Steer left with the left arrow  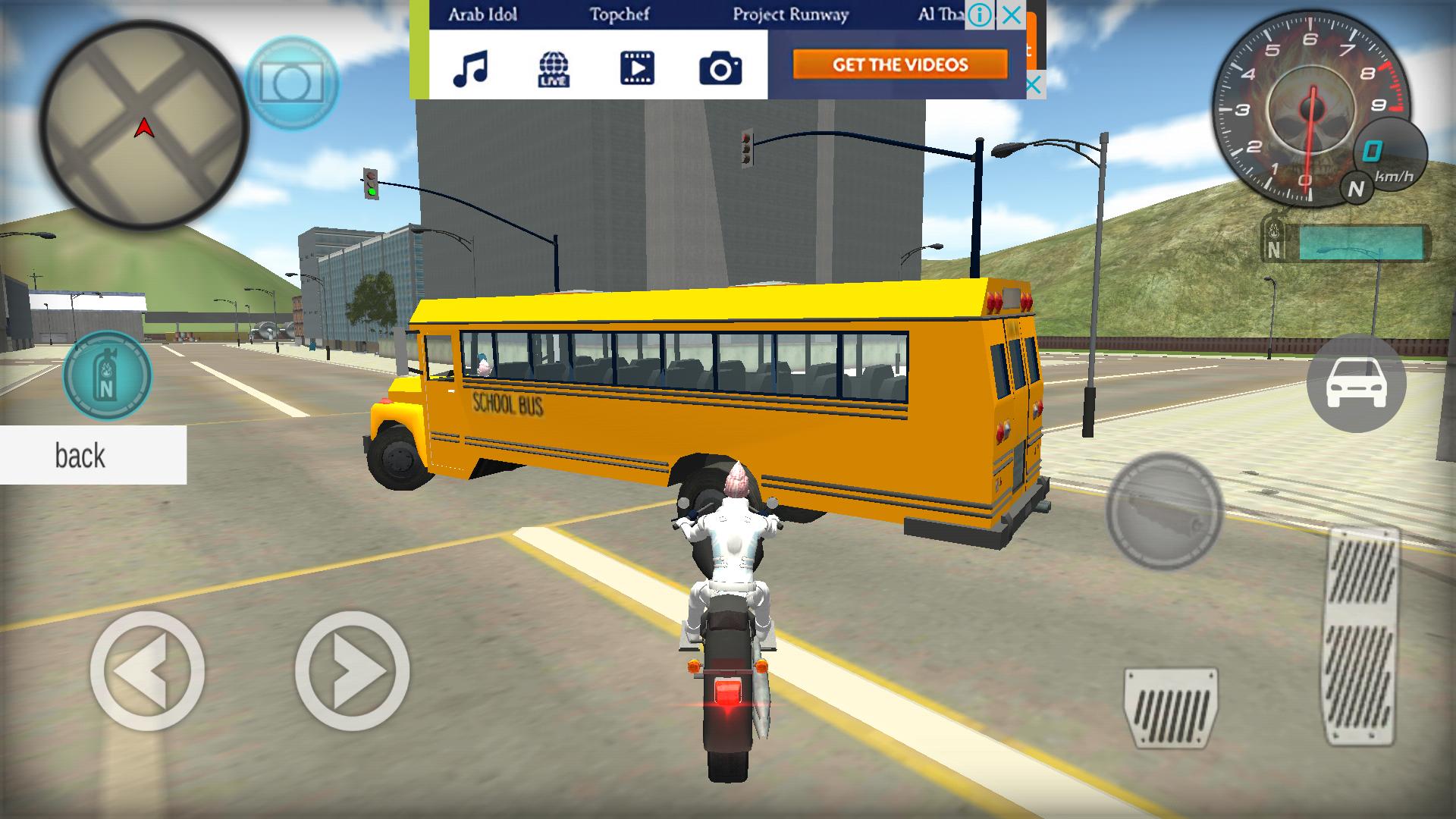(147, 671)
